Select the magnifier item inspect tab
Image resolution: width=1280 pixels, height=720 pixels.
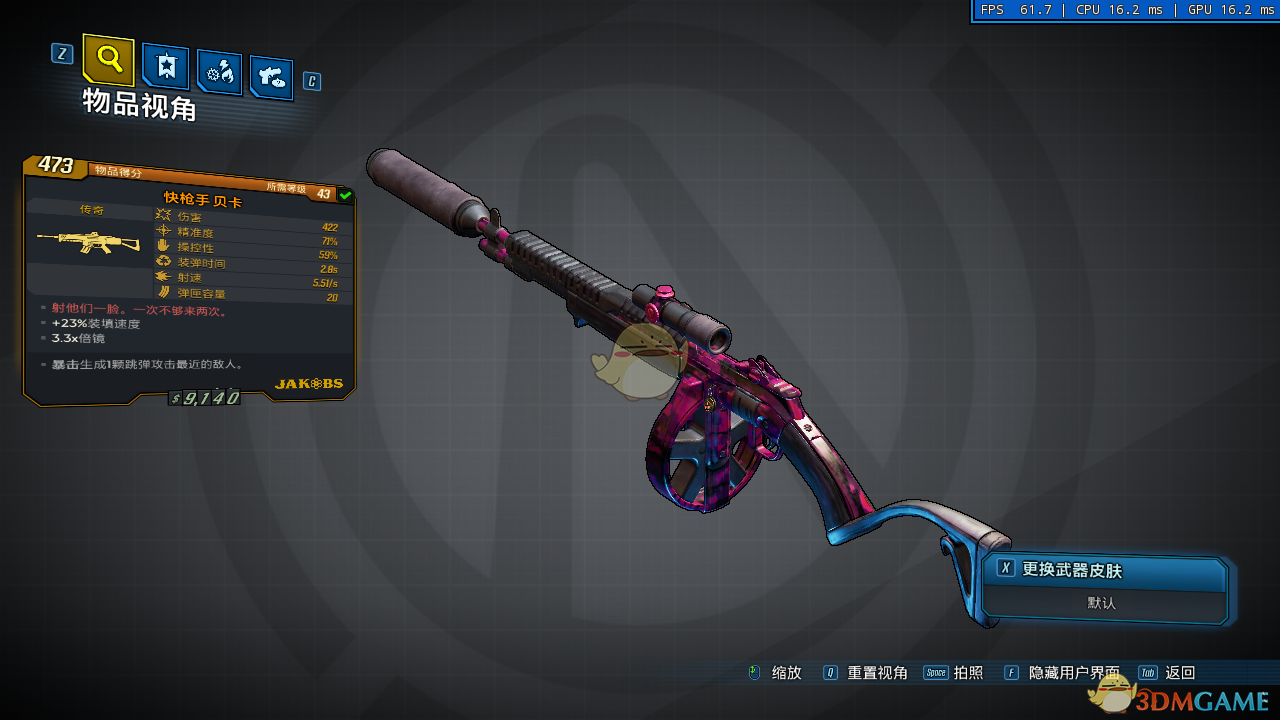click(x=108, y=60)
